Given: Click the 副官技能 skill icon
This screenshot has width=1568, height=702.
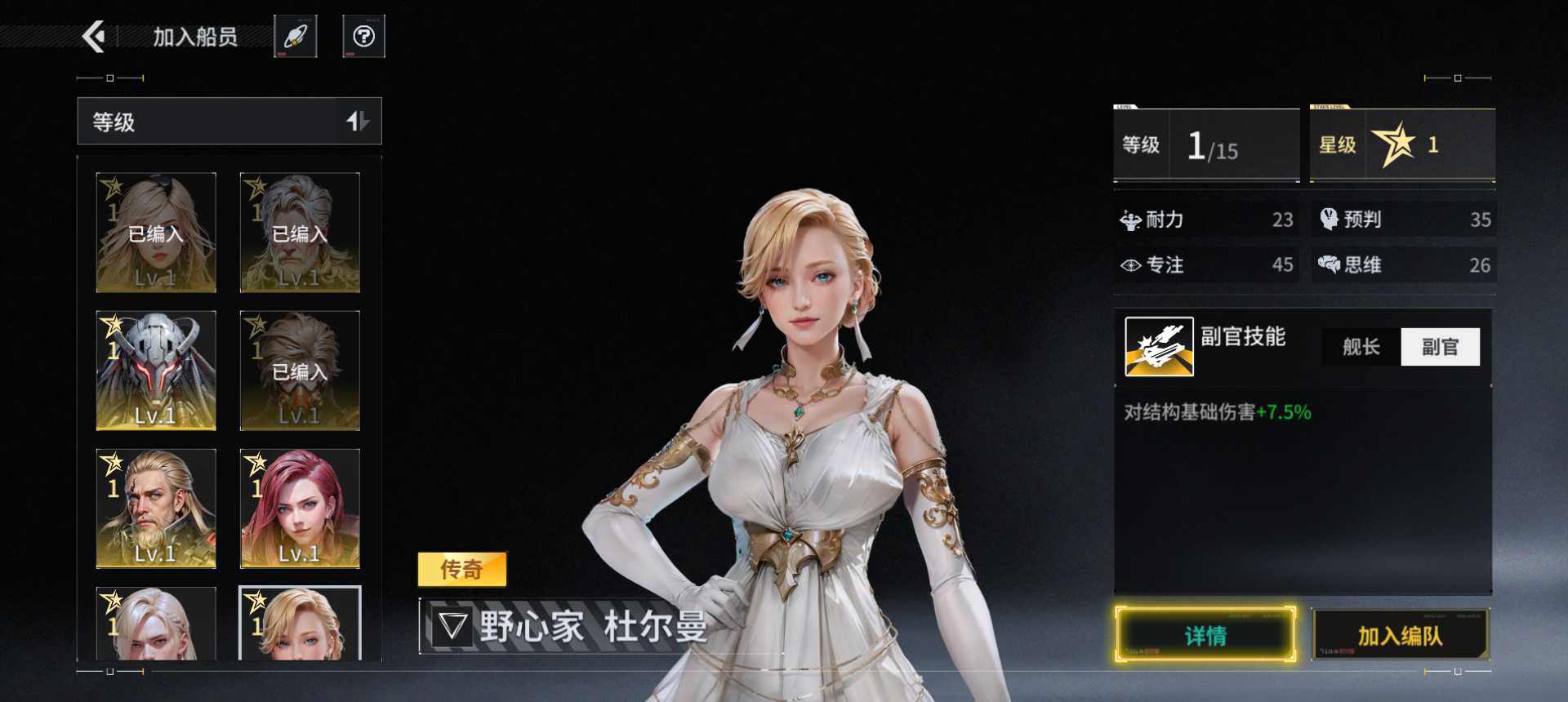Looking at the screenshot, I should (x=1159, y=346).
